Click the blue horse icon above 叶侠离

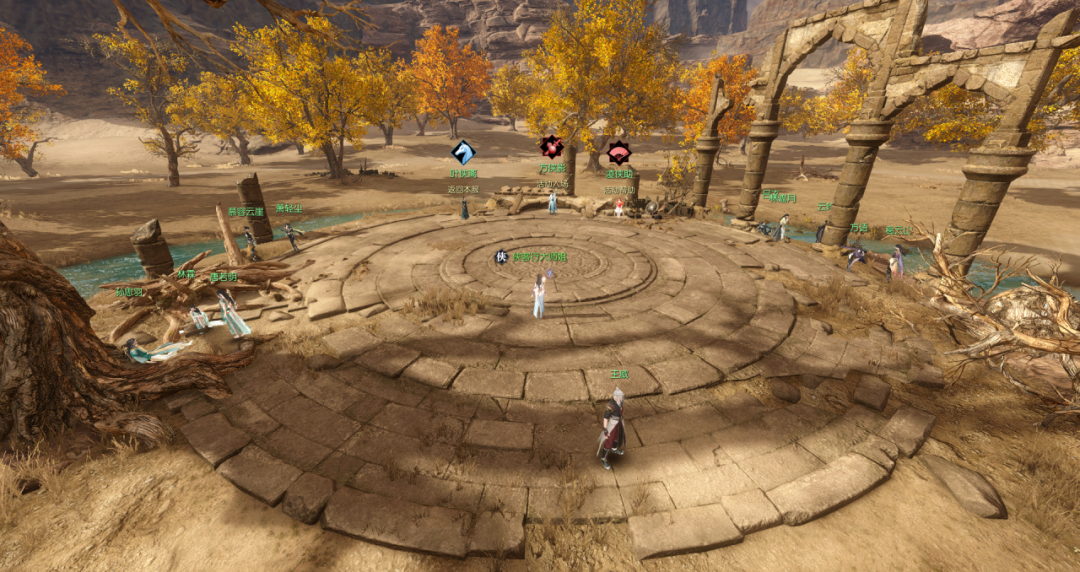click(x=463, y=152)
